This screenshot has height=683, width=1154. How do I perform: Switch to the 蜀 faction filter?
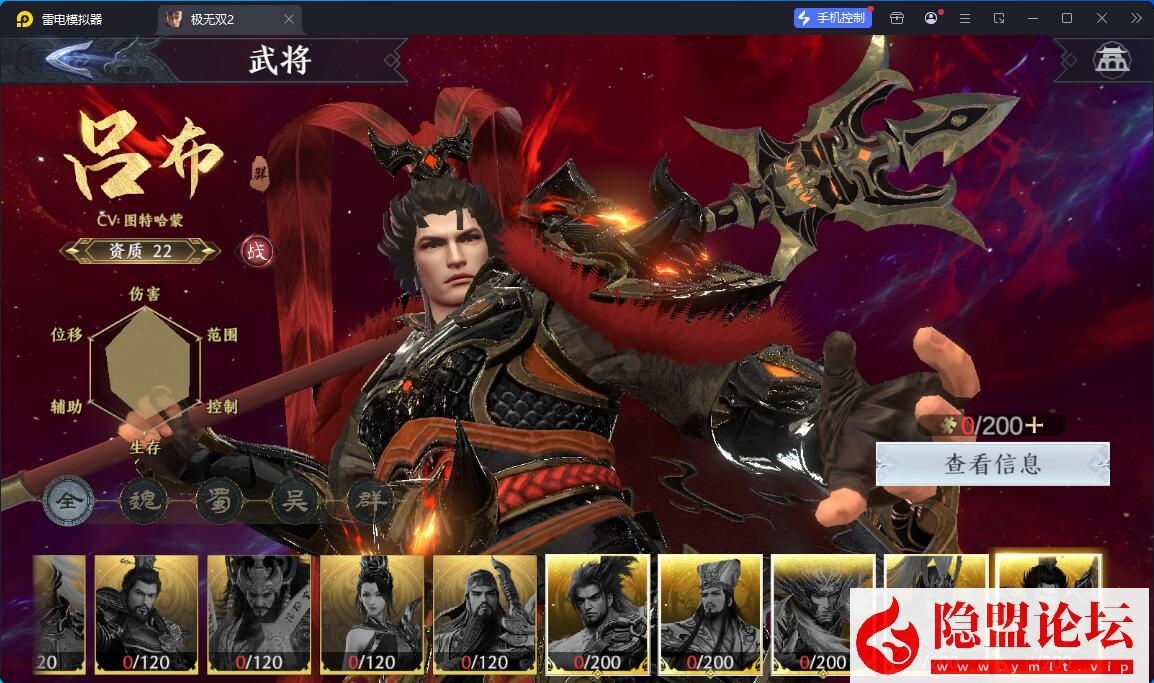click(219, 501)
